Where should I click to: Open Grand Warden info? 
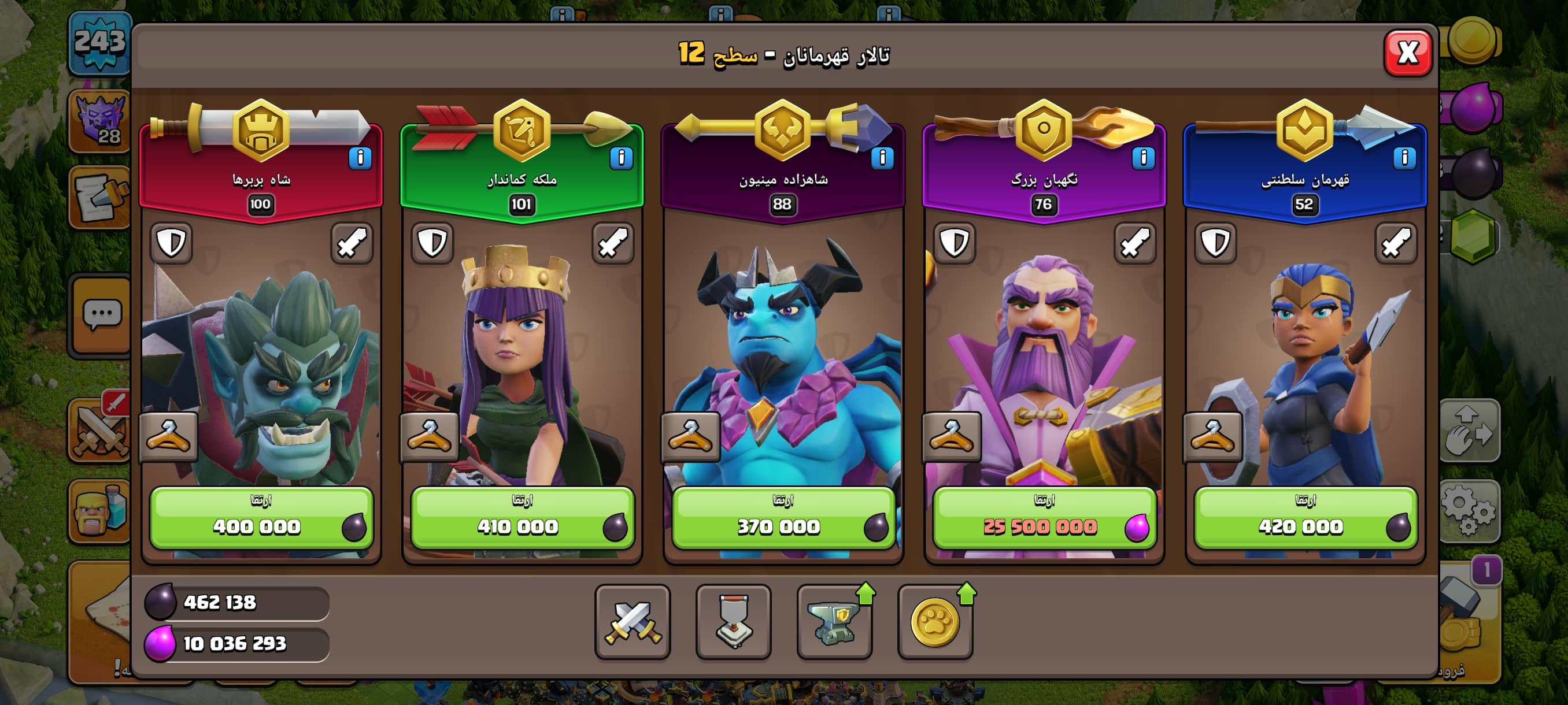point(1143,158)
